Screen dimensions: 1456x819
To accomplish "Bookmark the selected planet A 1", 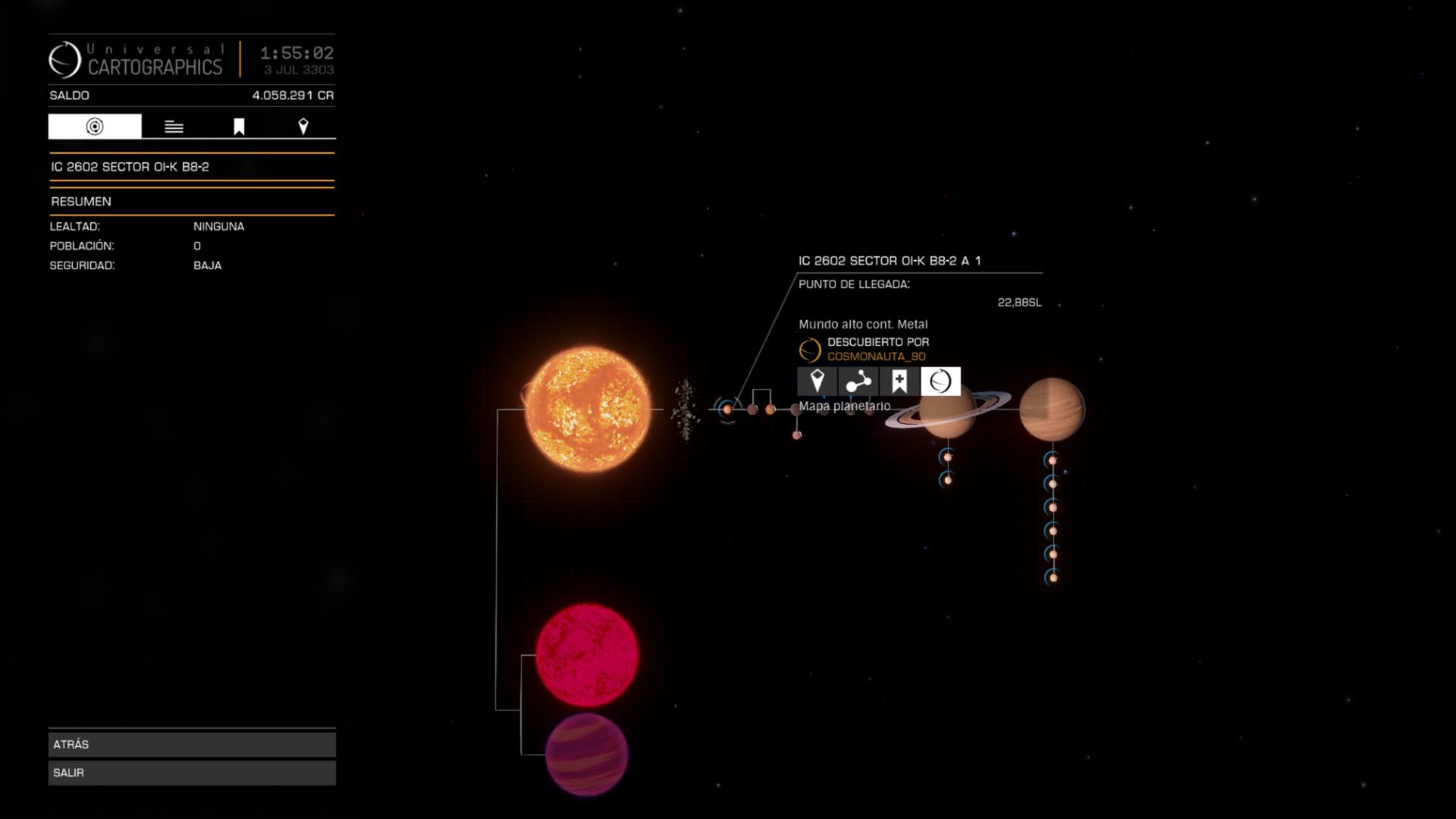I will tap(899, 381).
